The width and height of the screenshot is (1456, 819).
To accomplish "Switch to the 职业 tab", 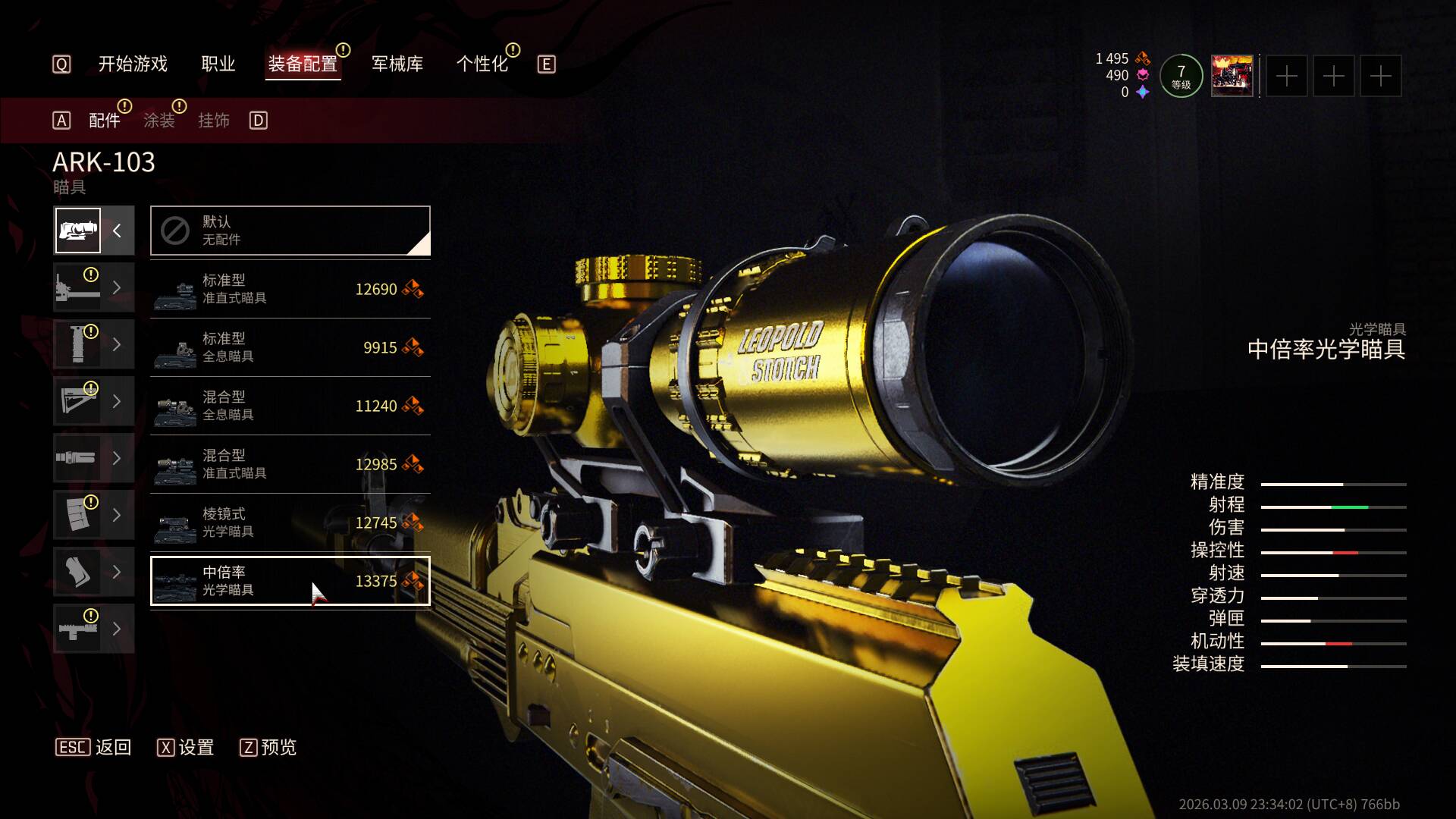I will [218, 64].
